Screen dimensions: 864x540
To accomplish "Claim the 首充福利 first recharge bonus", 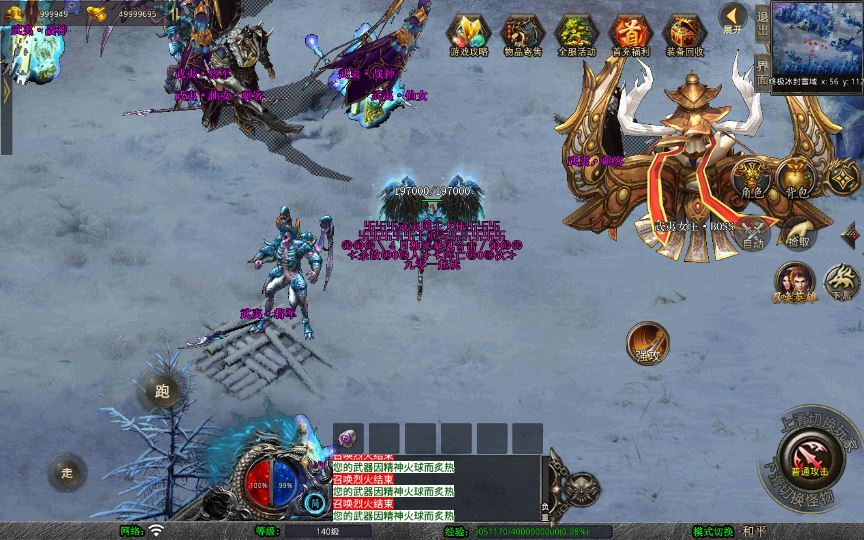I will (x=630, y=34).
